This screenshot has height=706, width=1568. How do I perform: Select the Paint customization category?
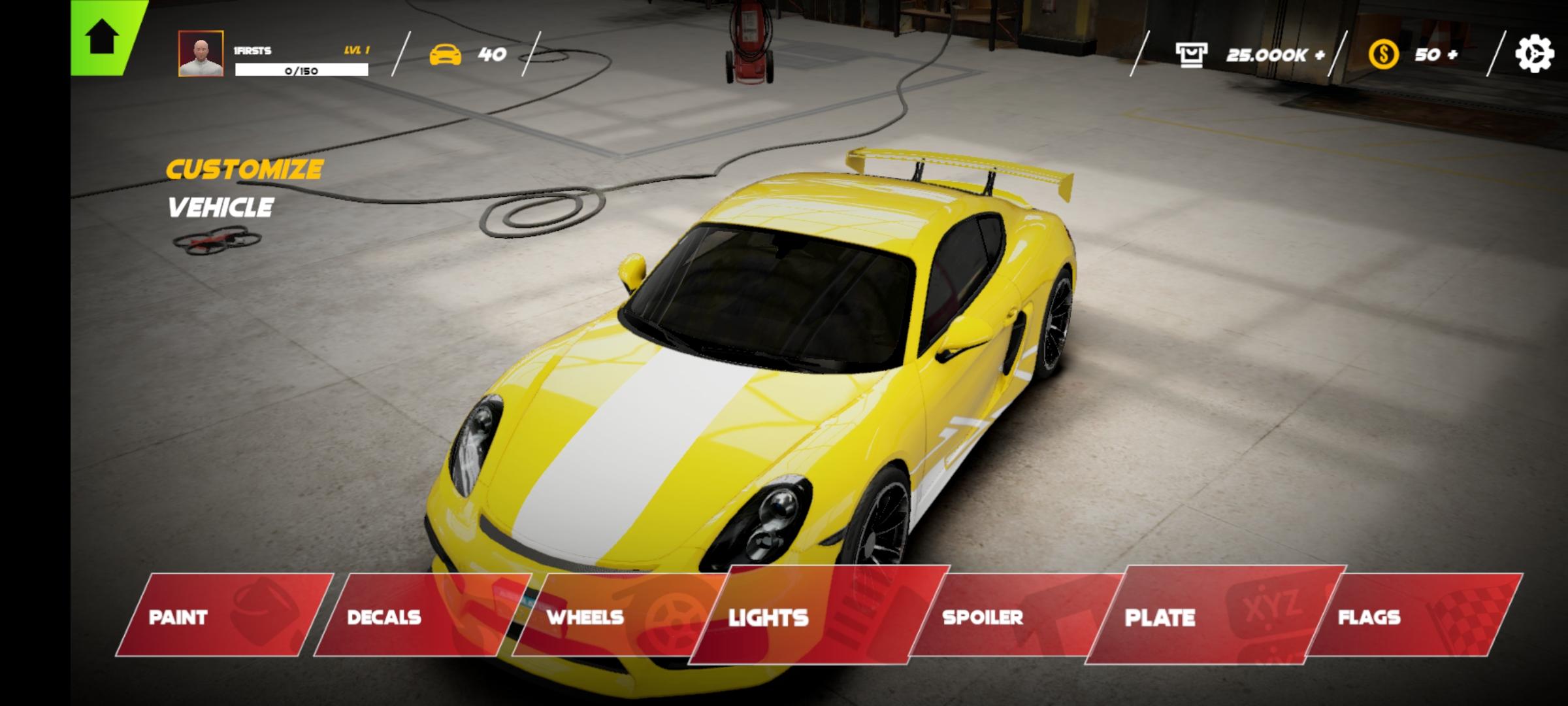(225, 616)
